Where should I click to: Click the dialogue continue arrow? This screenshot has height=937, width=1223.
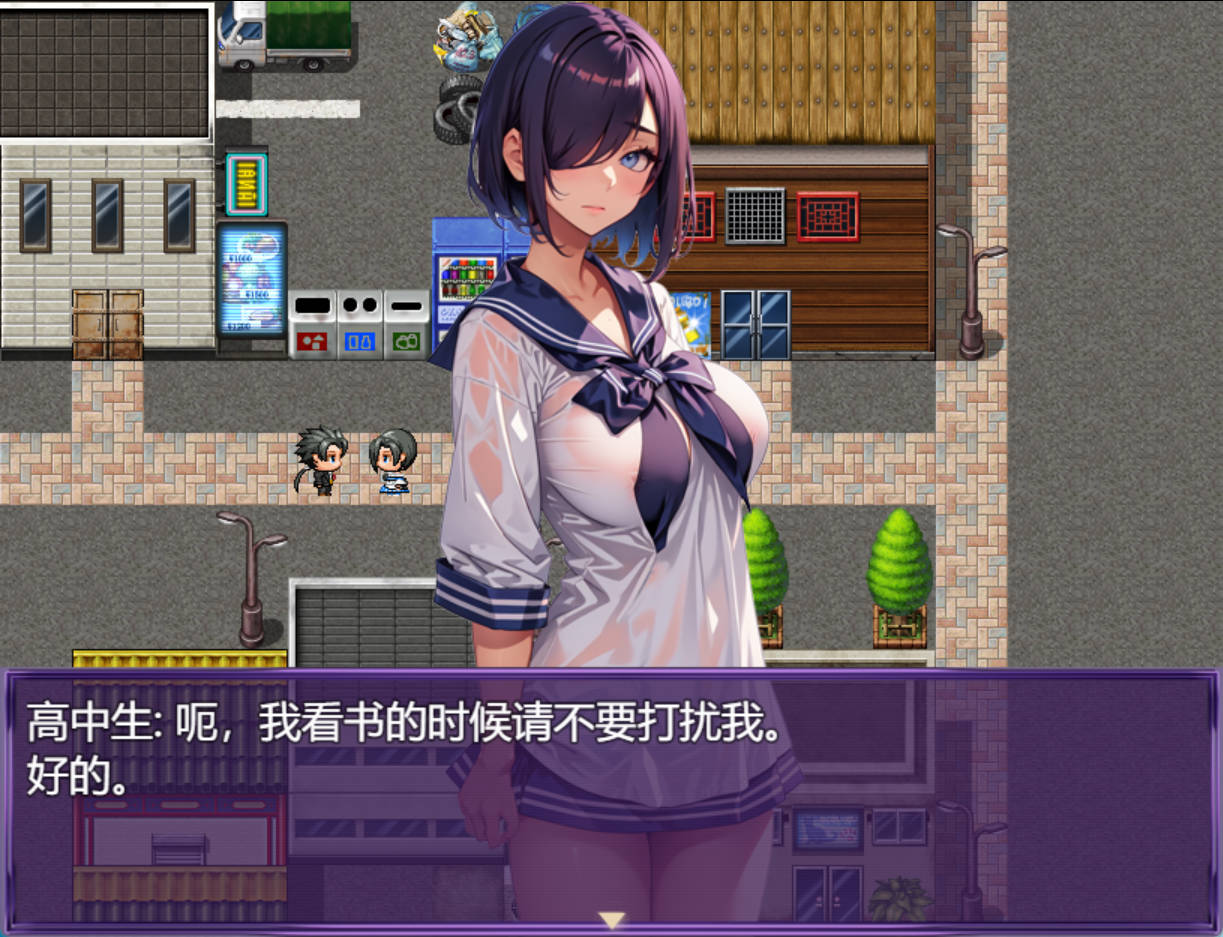(x=611, y=920)
